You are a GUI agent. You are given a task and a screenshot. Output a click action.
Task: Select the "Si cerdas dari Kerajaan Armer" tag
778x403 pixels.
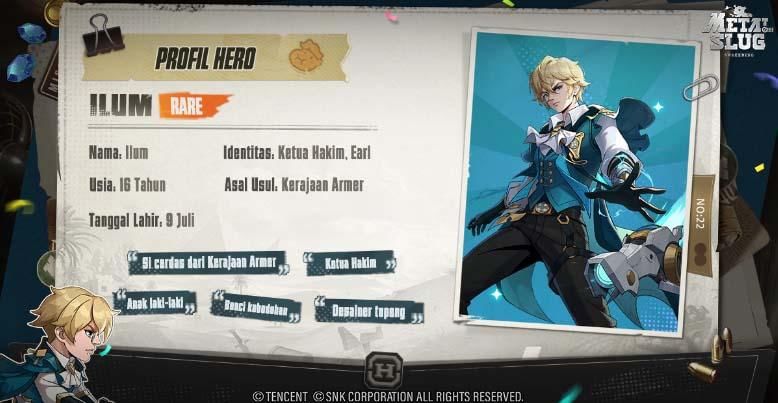click(x=208, y=263)
